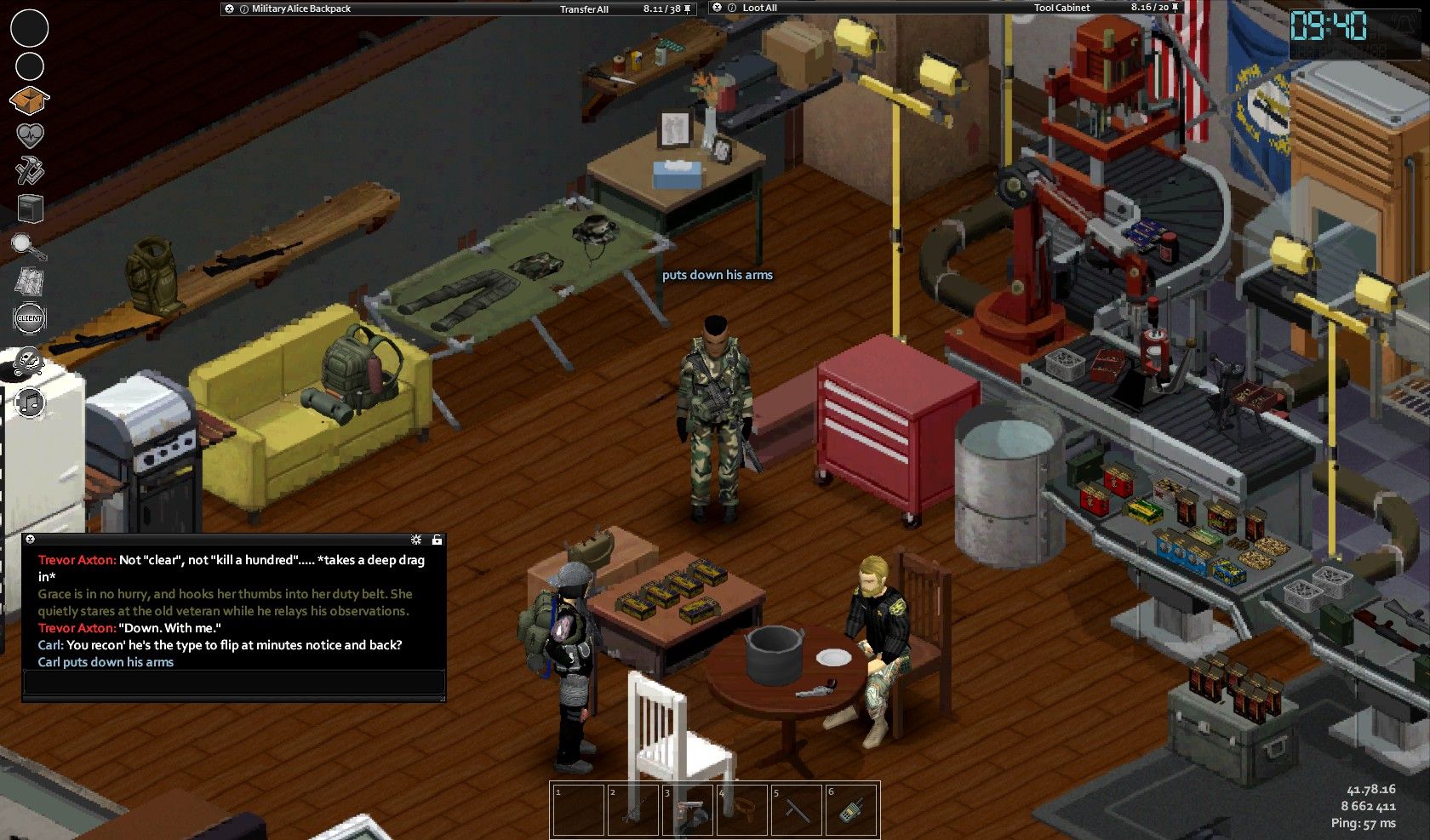Click the Loot All button
Screen dimensions: 1430x840
point(759,9)
